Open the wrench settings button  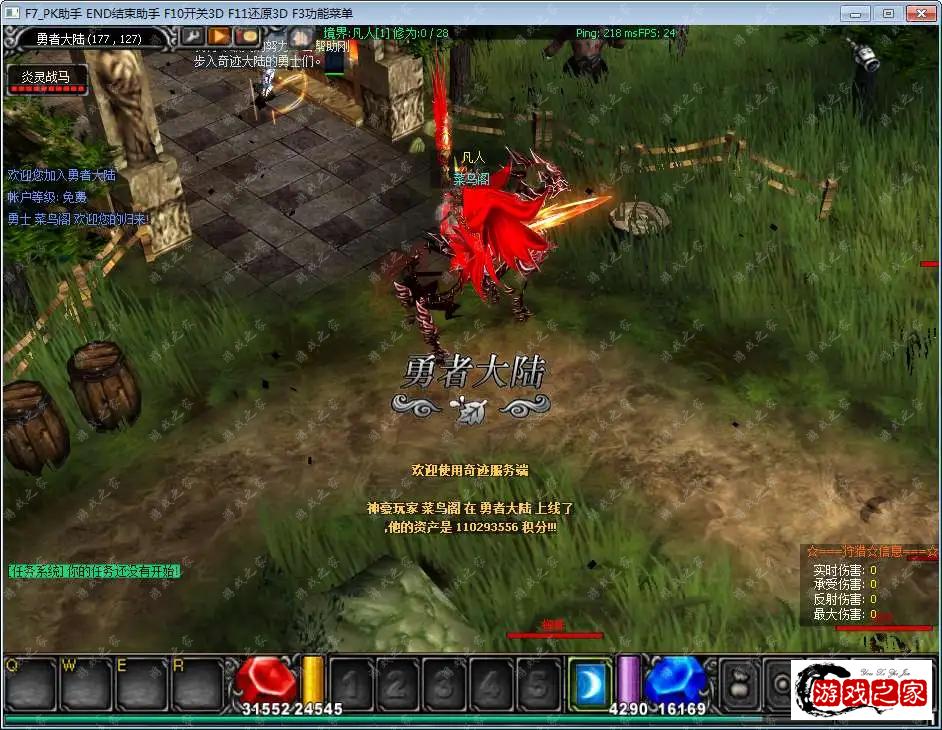pos(192,38)
